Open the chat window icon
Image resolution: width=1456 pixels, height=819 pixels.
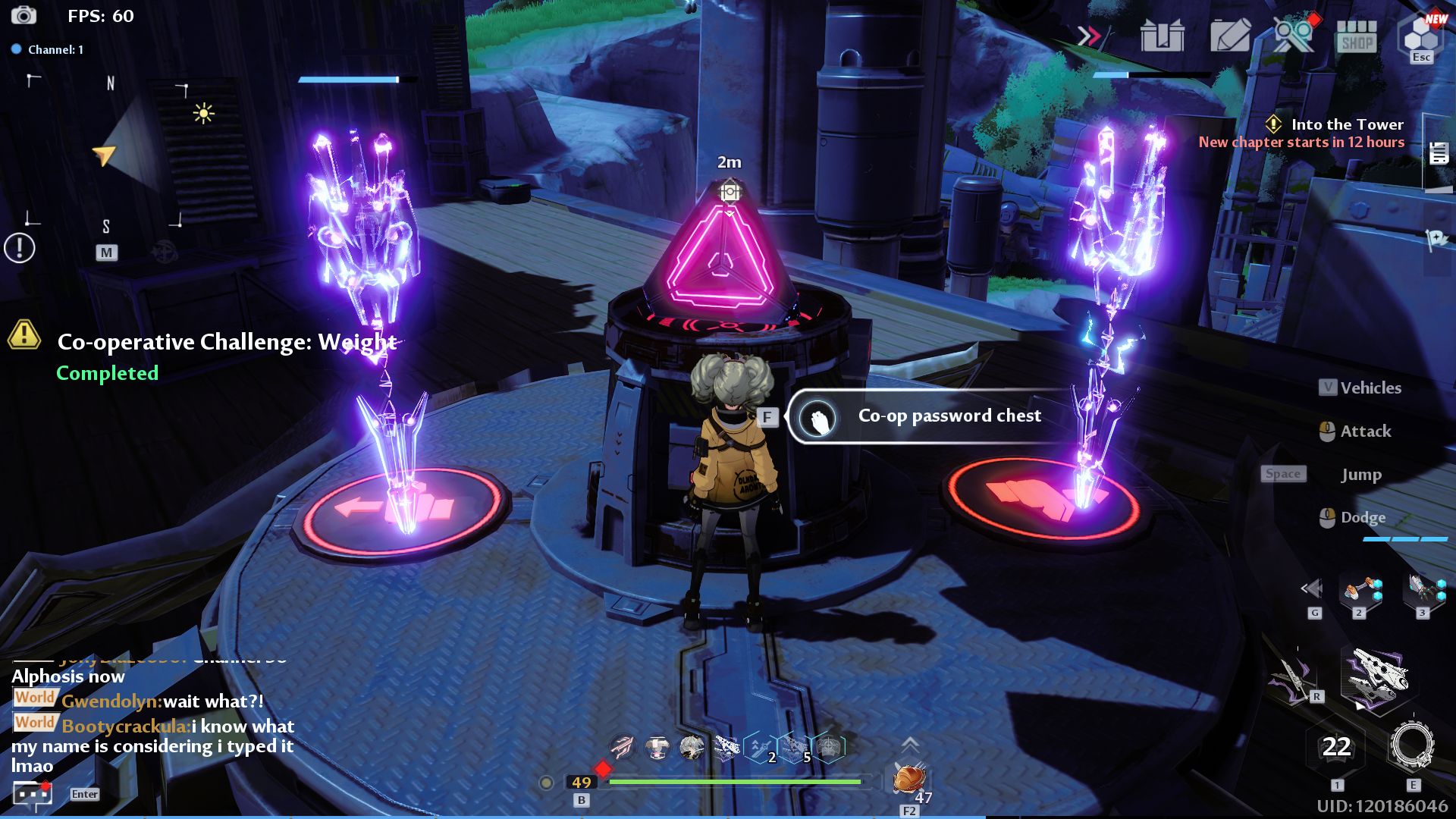(x=33, y=794)
